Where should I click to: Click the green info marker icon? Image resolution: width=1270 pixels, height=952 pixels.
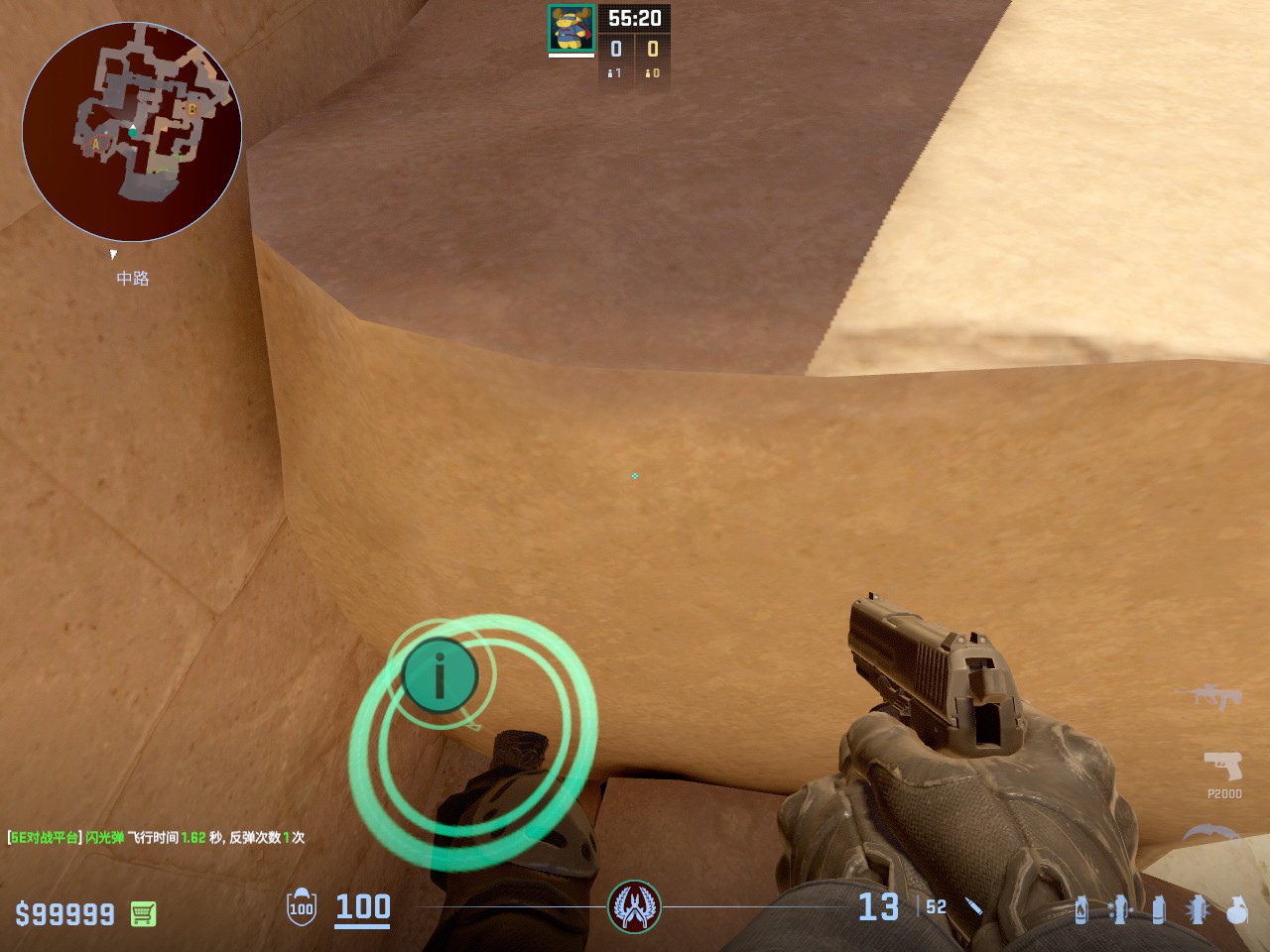tap(440, 675)
